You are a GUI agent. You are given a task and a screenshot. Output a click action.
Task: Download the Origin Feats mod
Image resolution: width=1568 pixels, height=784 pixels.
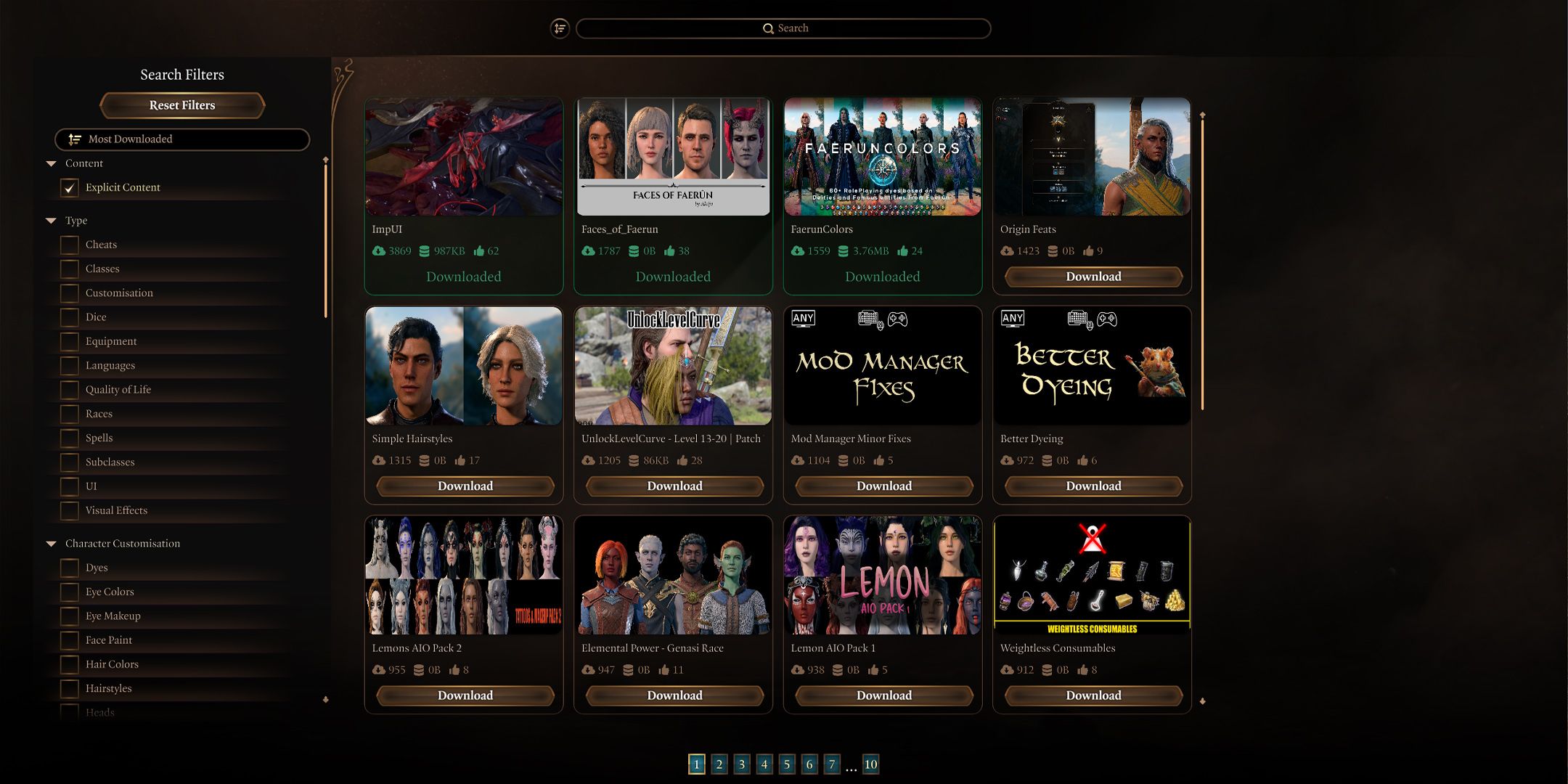tap(1093, 277)
